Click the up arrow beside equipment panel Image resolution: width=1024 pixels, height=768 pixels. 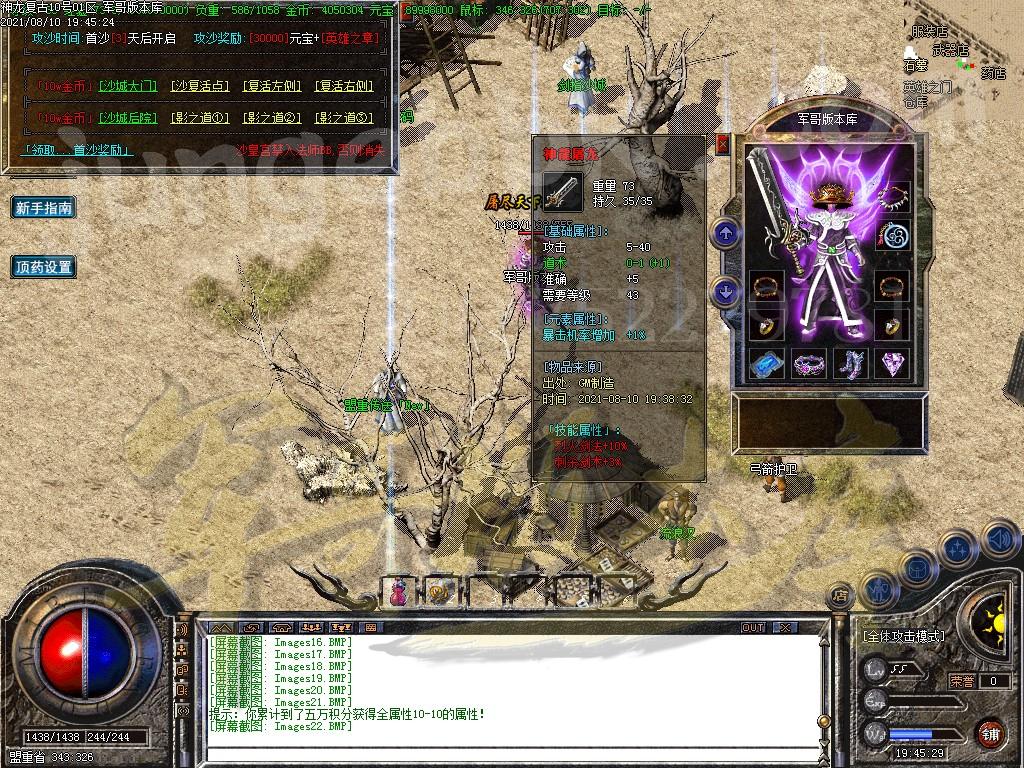pyautogui.click(x=725, y=233)
